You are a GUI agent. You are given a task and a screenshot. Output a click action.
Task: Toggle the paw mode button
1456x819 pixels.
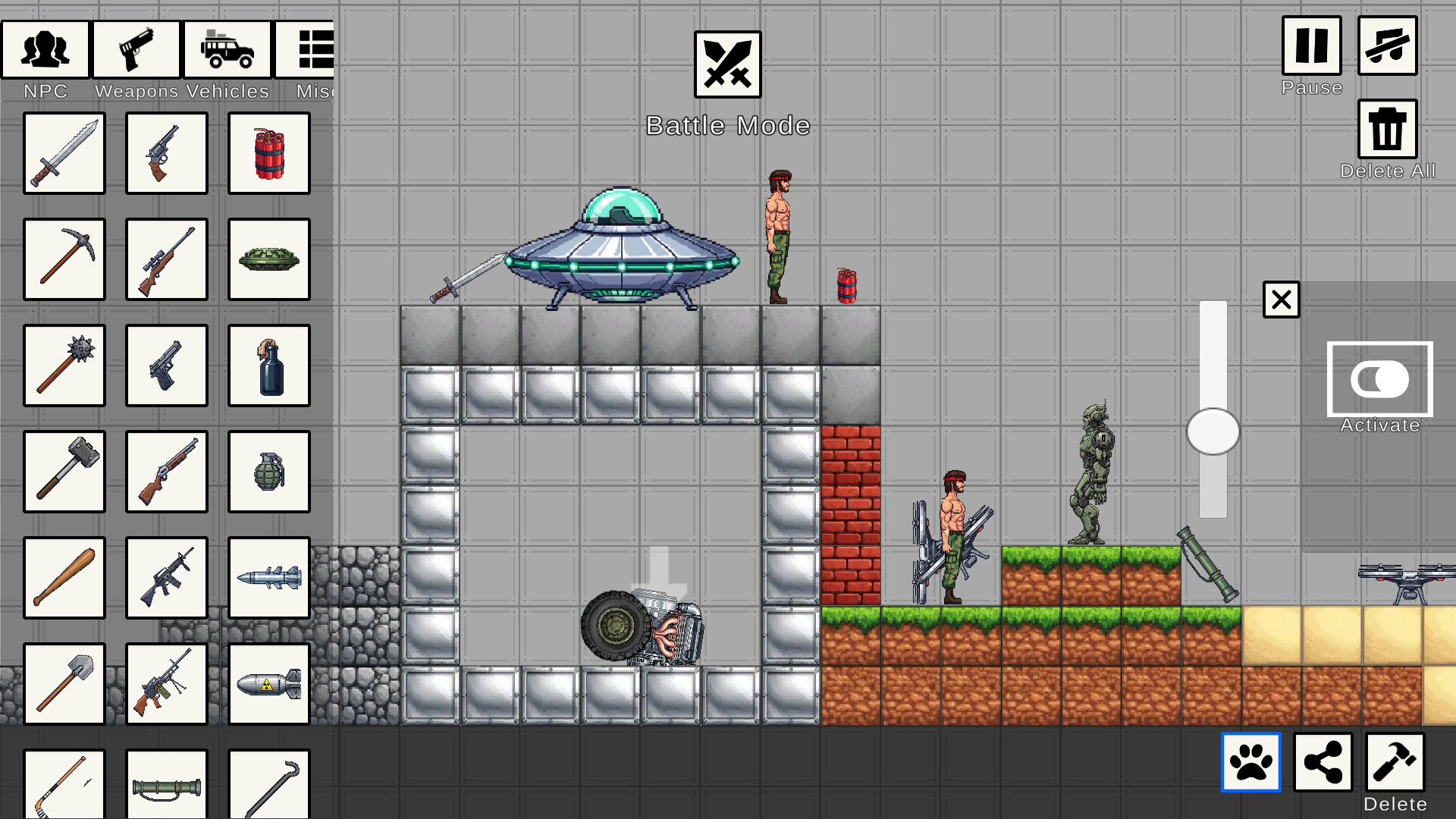[x=1250, y=763]
